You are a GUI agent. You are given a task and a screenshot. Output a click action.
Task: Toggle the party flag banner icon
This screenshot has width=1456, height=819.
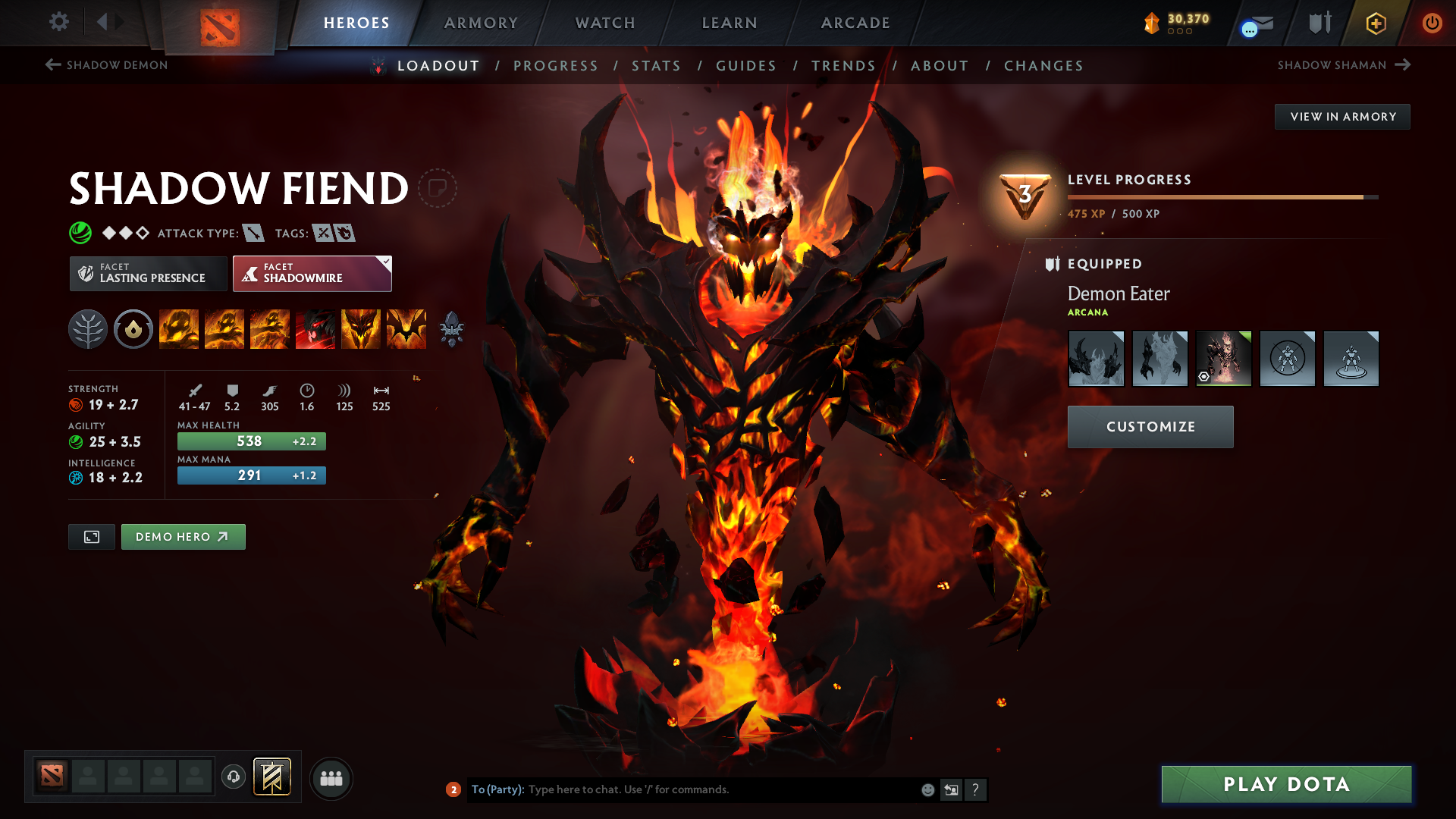coord(271,778)
